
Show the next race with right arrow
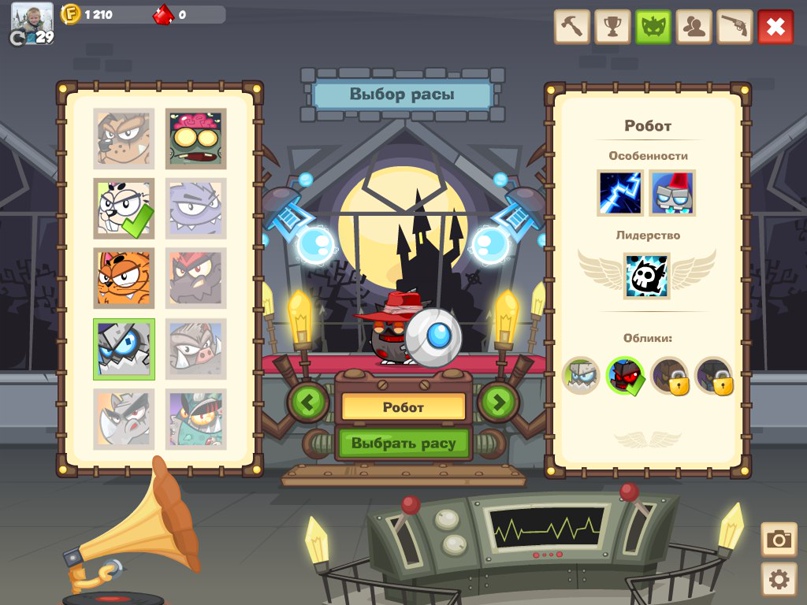pos(498,403)
